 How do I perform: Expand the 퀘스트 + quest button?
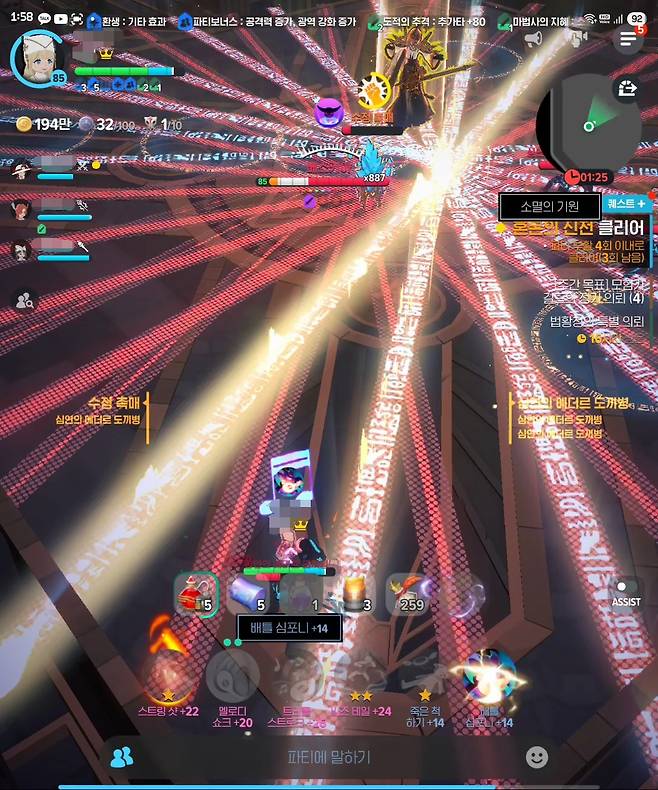pyautogui.click(x=627, y=203)
